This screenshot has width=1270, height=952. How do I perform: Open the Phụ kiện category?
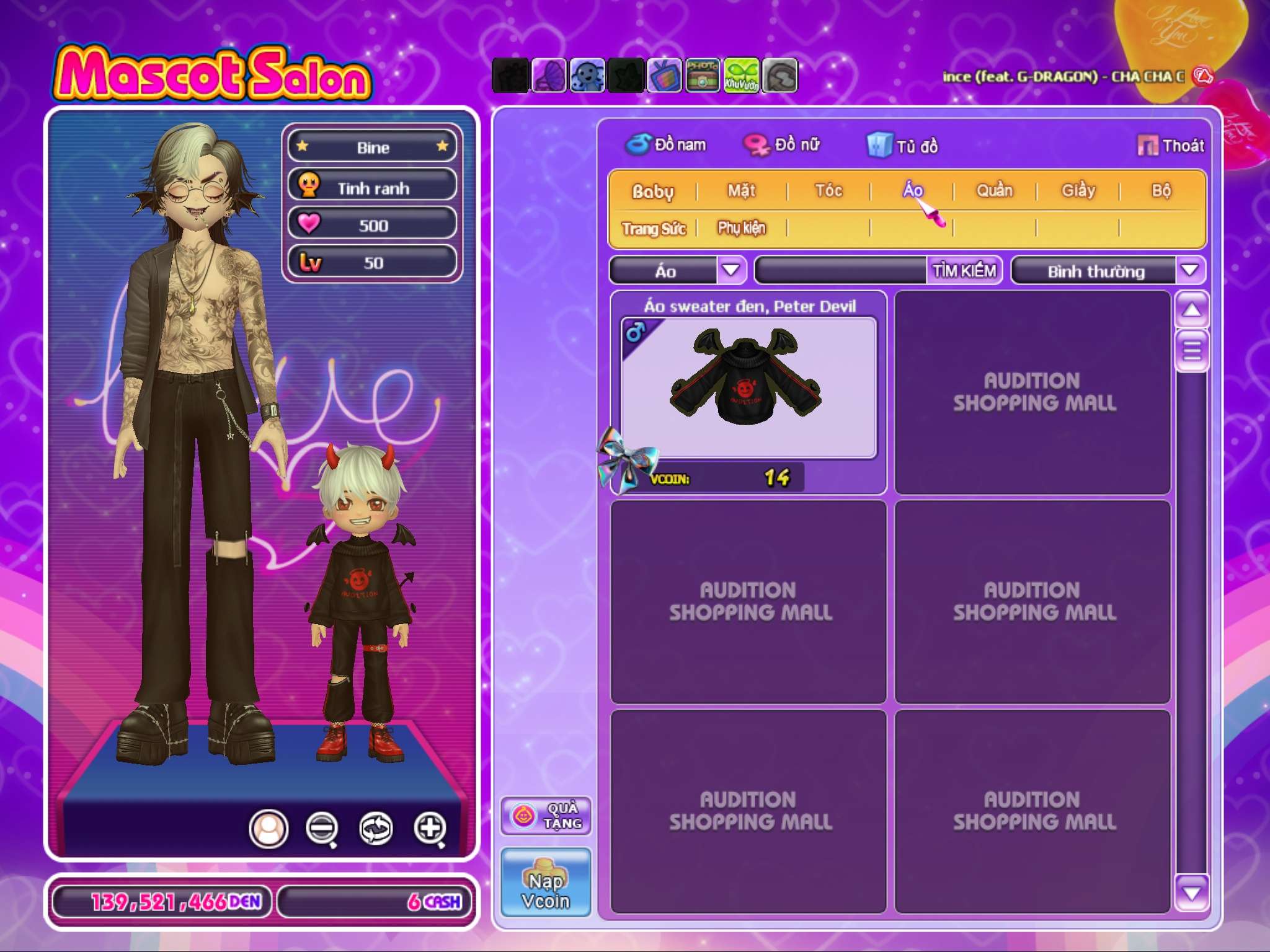(742, 228)
